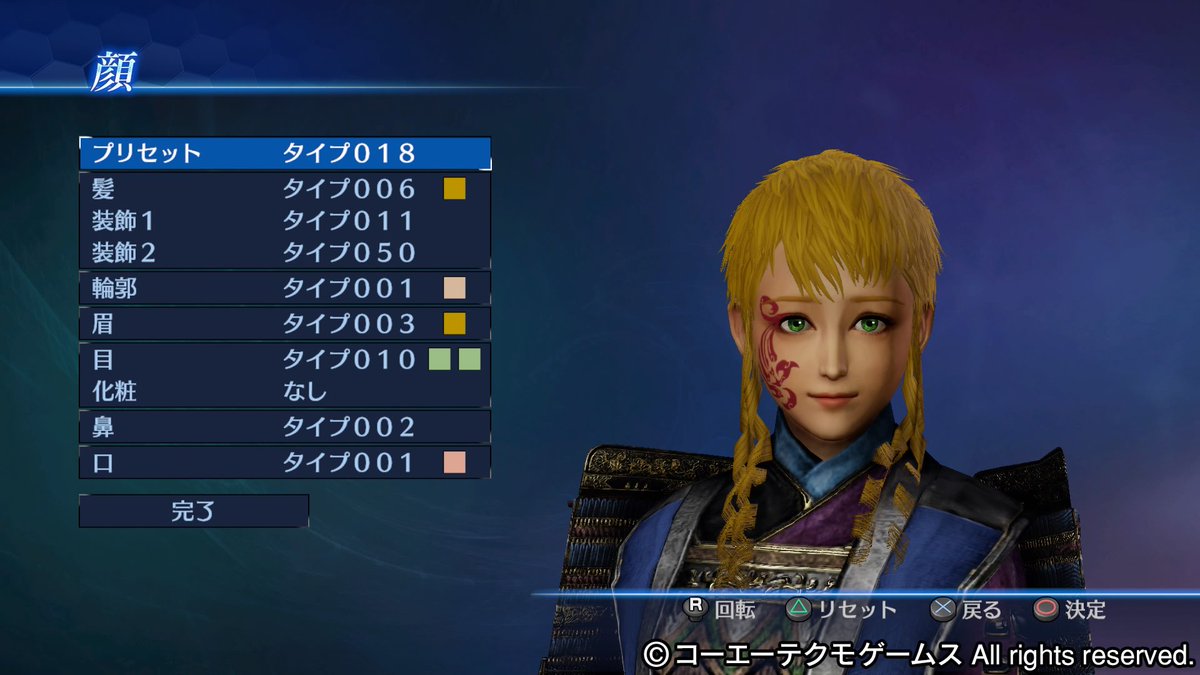
Task: Pick the eyebrow color swatch
Action: (455, 324)
